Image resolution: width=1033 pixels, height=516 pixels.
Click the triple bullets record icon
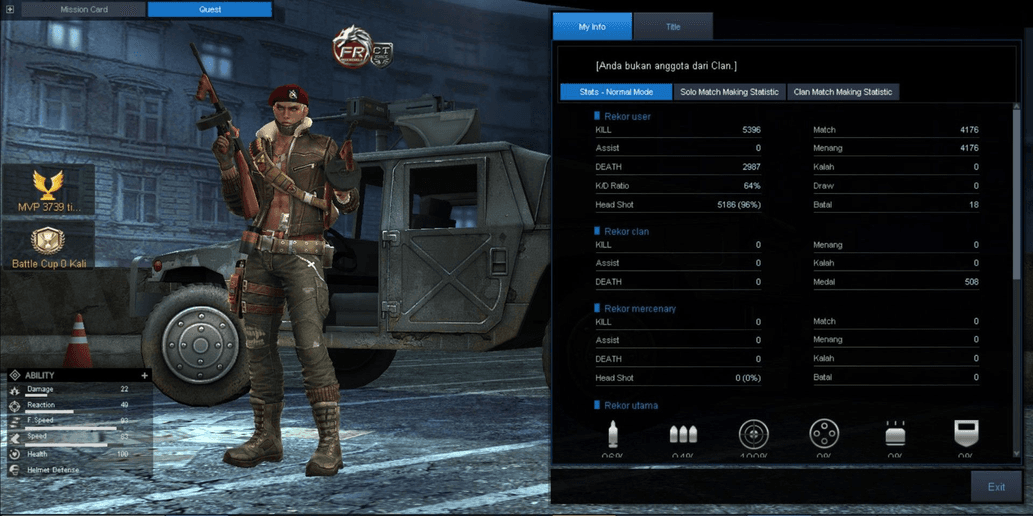click(x=683, y=434)
